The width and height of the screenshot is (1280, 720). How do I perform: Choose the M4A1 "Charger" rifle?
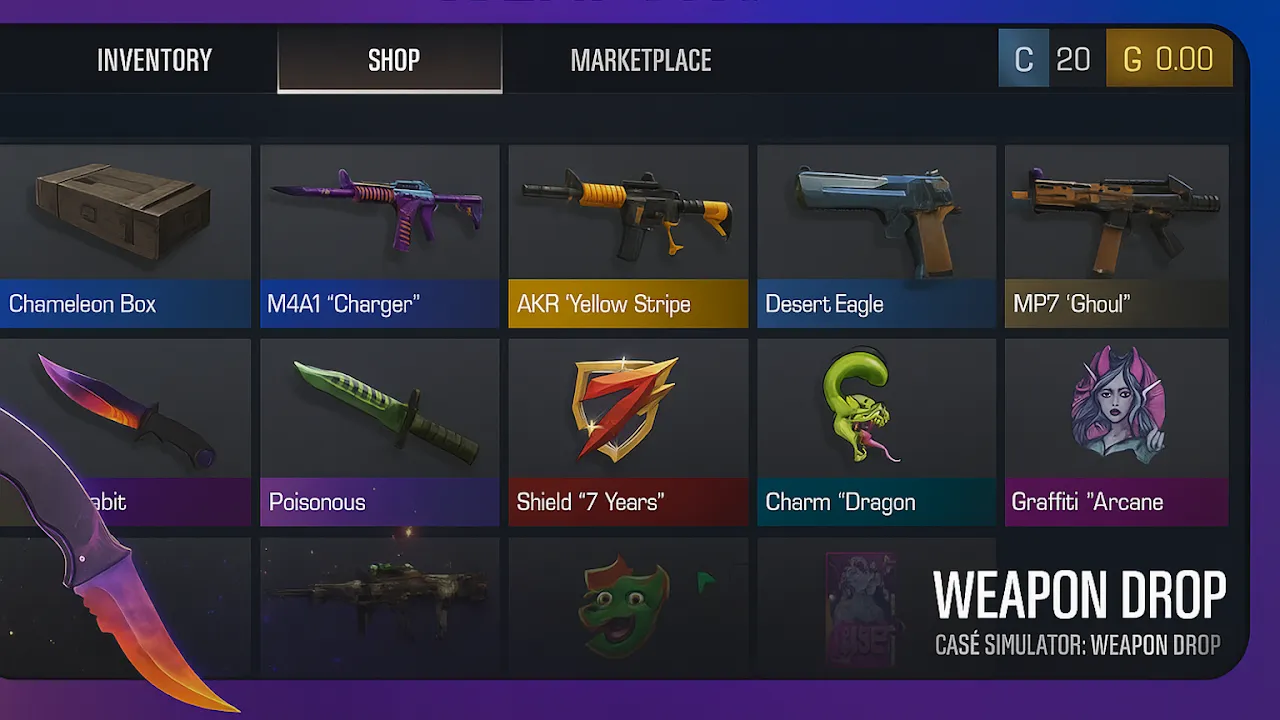(x=379, y=235)
